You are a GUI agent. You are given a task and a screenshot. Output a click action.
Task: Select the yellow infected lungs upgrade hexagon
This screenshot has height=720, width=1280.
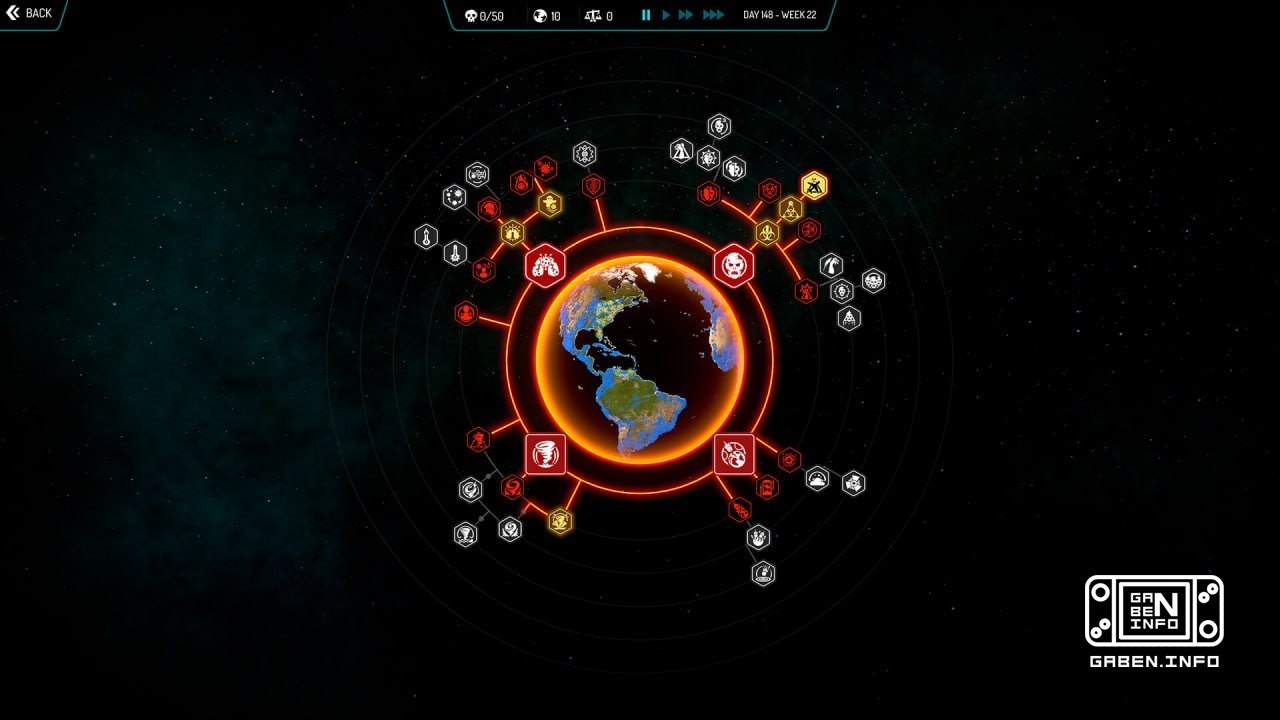tap(512, 231)
